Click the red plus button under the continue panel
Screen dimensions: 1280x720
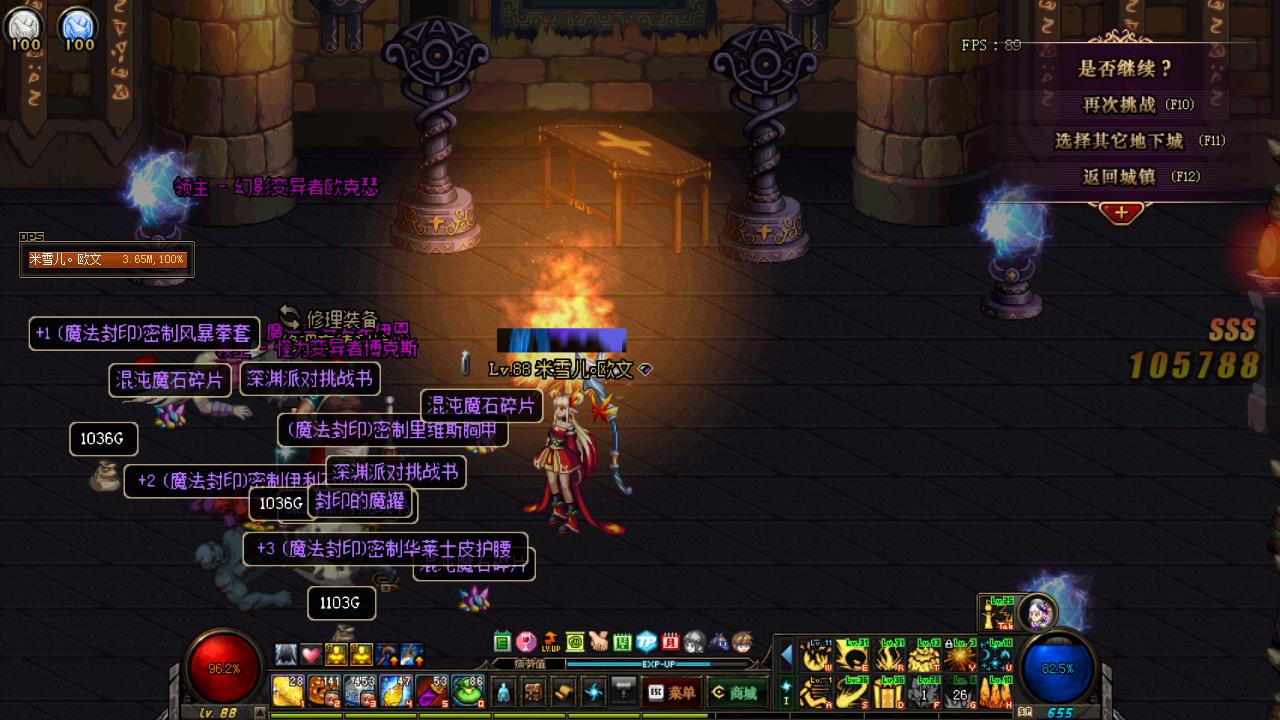tap(1121, 213)
